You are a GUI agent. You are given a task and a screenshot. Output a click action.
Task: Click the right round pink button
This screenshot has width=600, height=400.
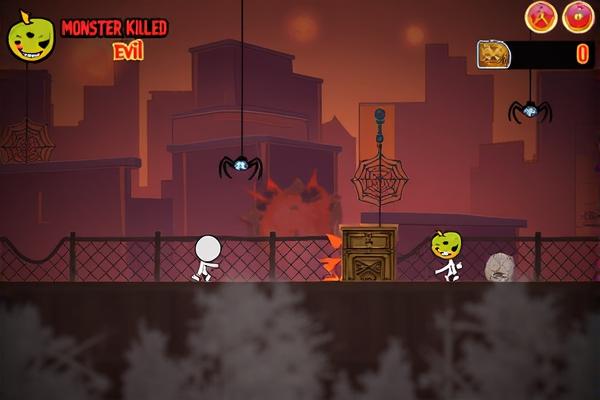pos(578,16)
